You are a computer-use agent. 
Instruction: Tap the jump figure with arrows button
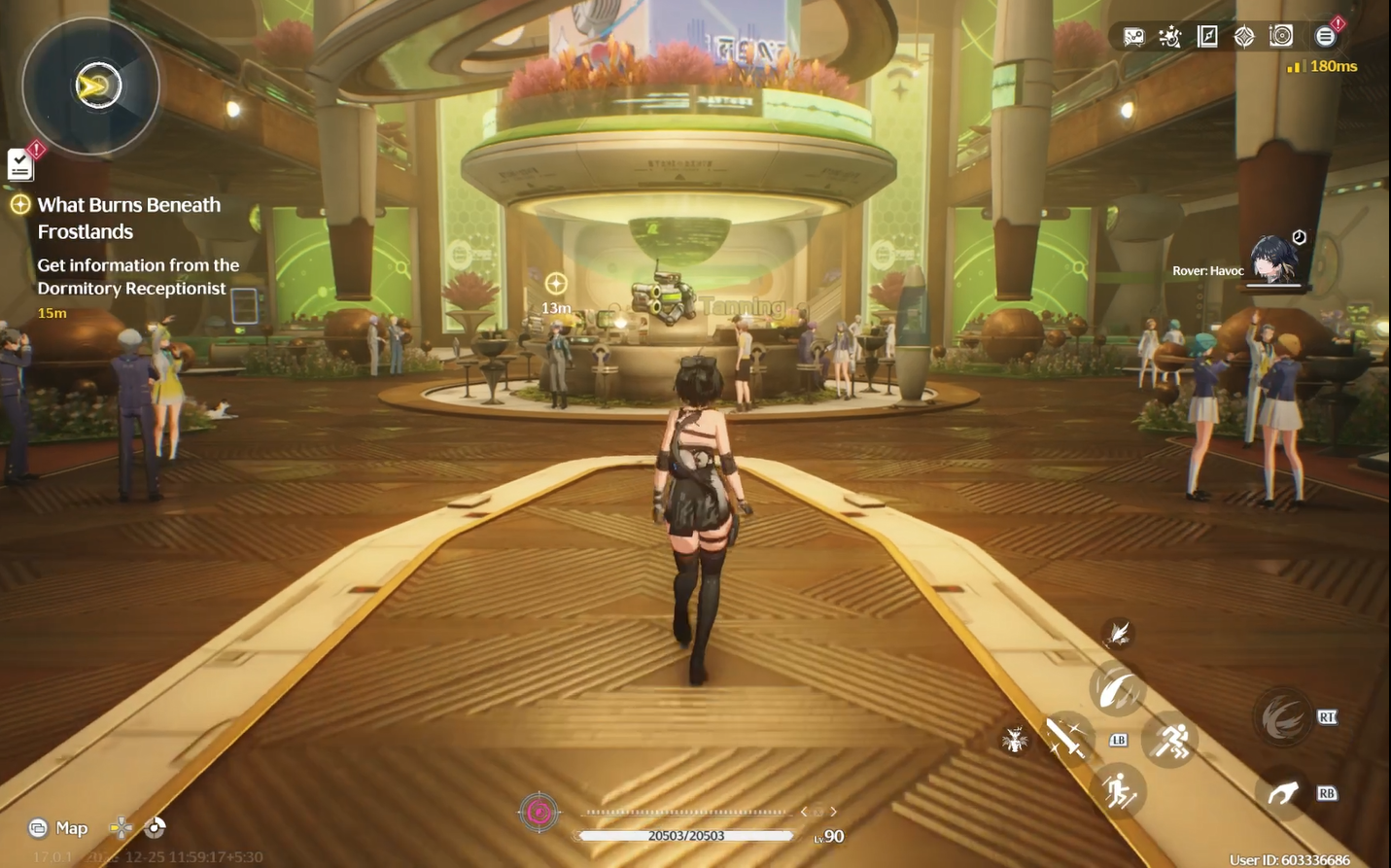coord(1119,791)
